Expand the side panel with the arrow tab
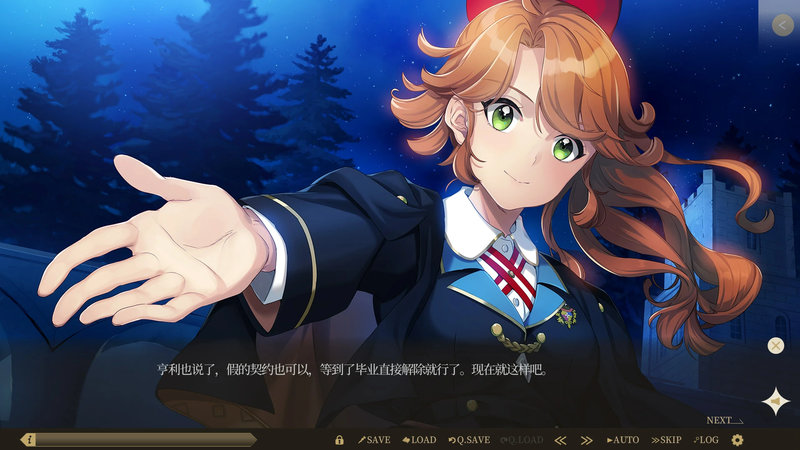800x450 pixels. tap(781, 25)
